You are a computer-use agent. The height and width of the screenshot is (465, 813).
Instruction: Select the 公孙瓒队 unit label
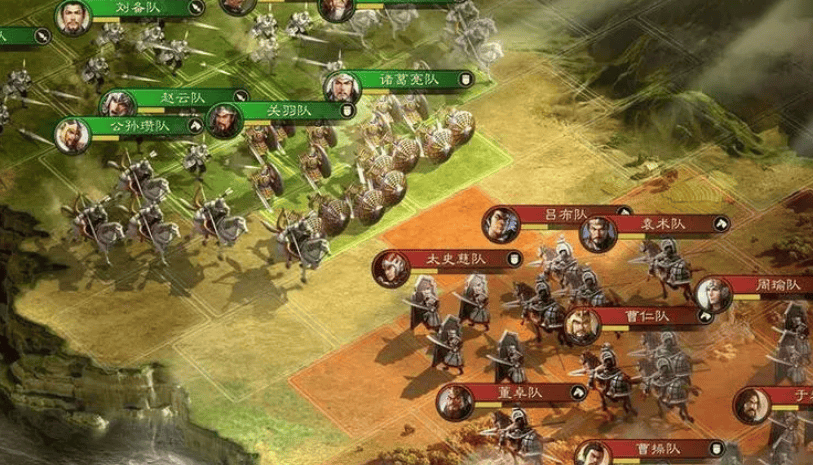(139, 126)
